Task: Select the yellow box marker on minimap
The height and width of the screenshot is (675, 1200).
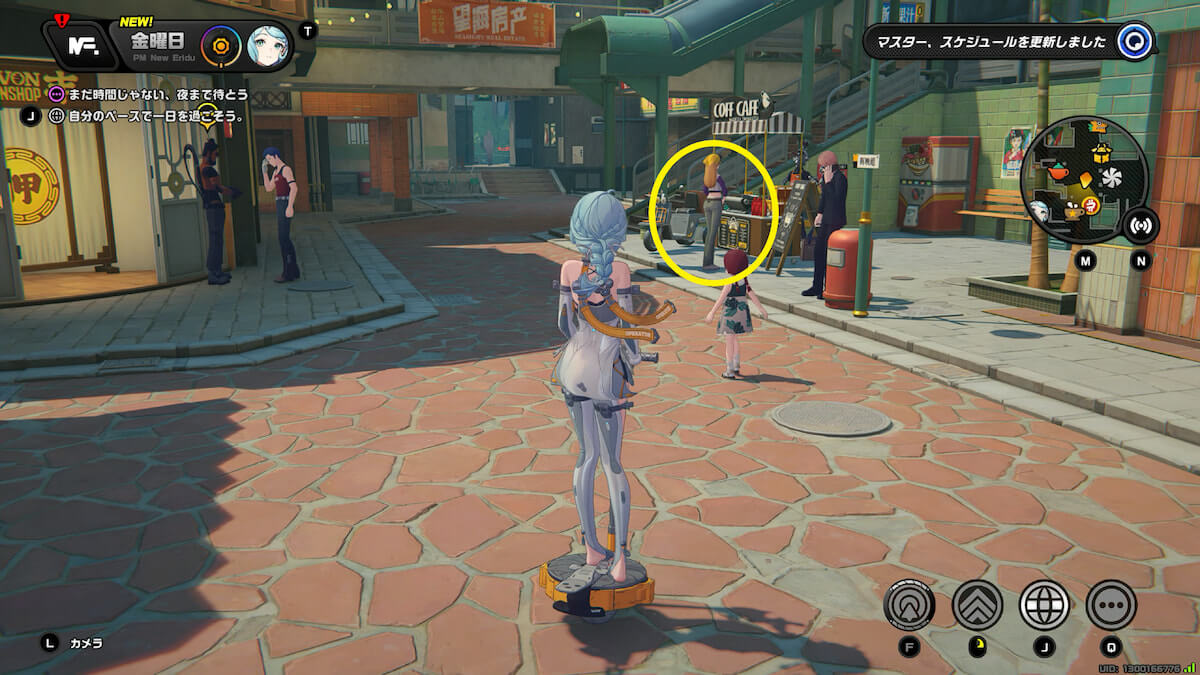Action: [x=1102, y=153]
